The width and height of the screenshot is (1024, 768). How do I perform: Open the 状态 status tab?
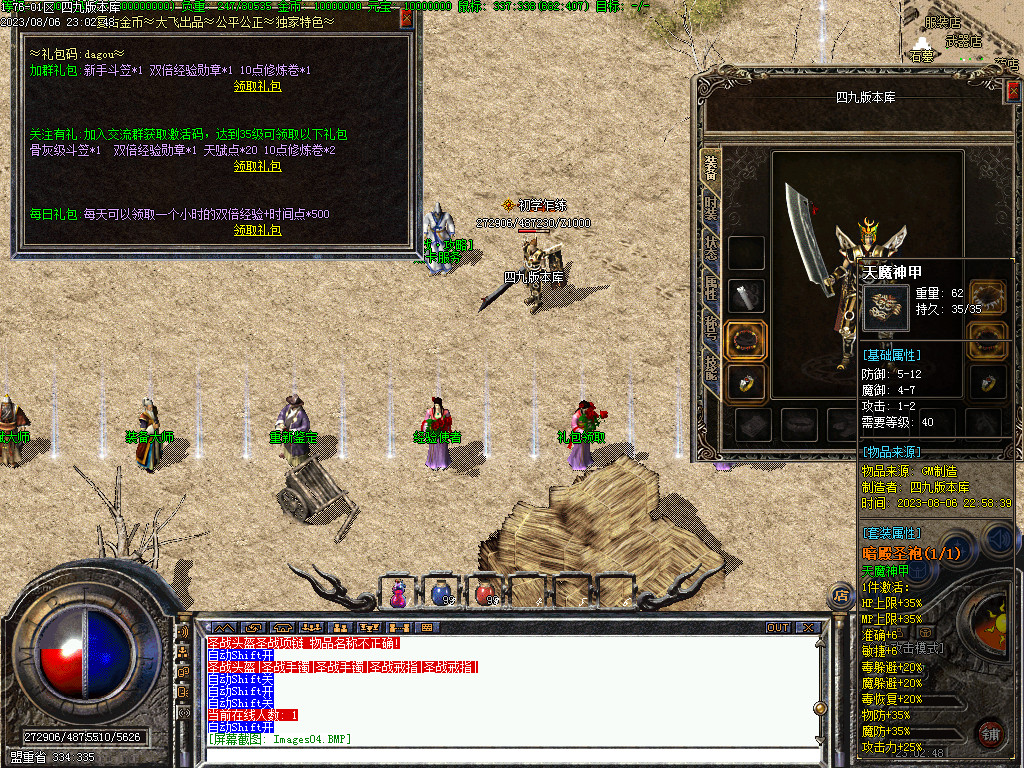(x=710, y=250)
